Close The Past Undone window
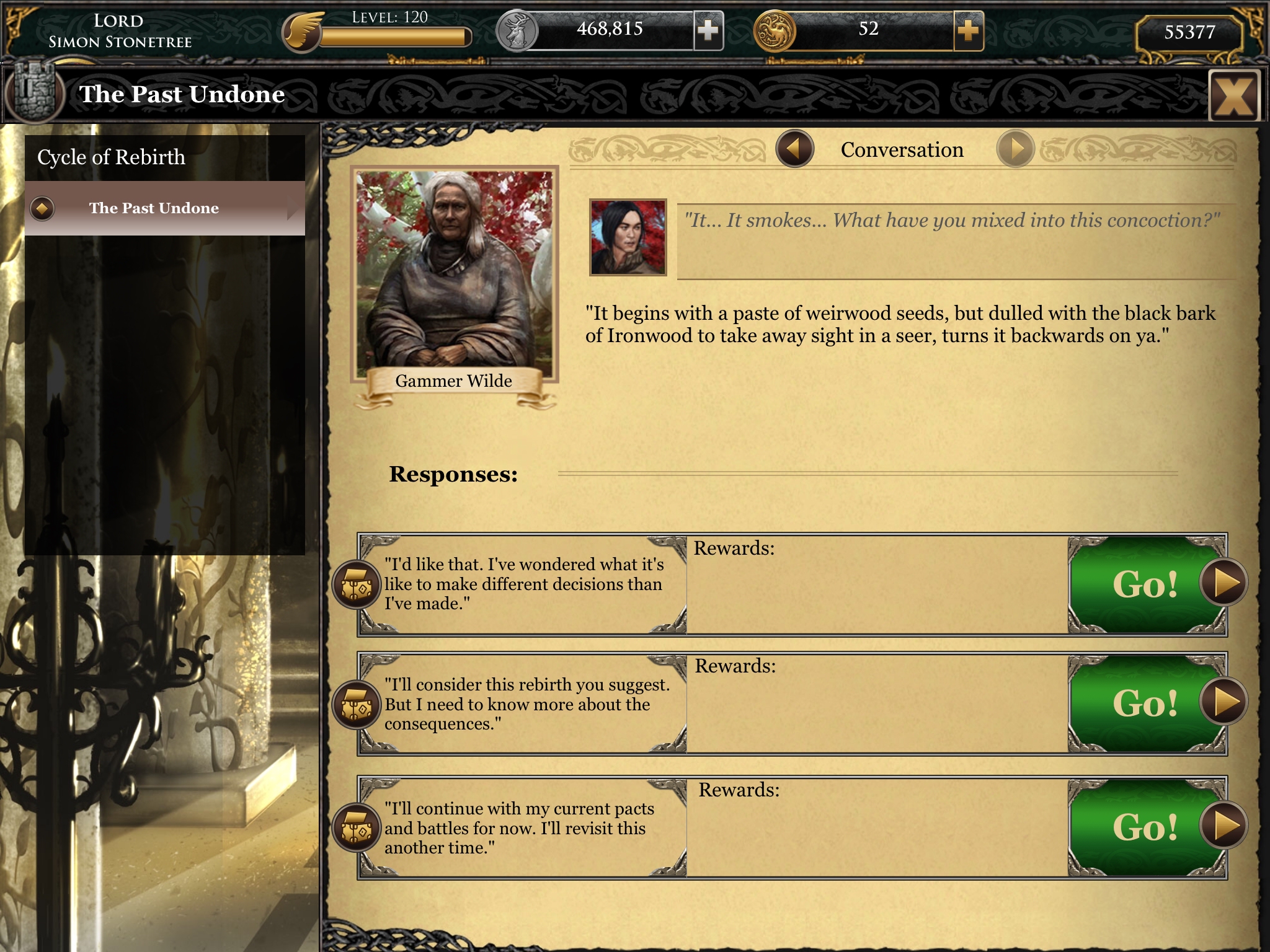 pyautogui.click(x=1233, y=96)
